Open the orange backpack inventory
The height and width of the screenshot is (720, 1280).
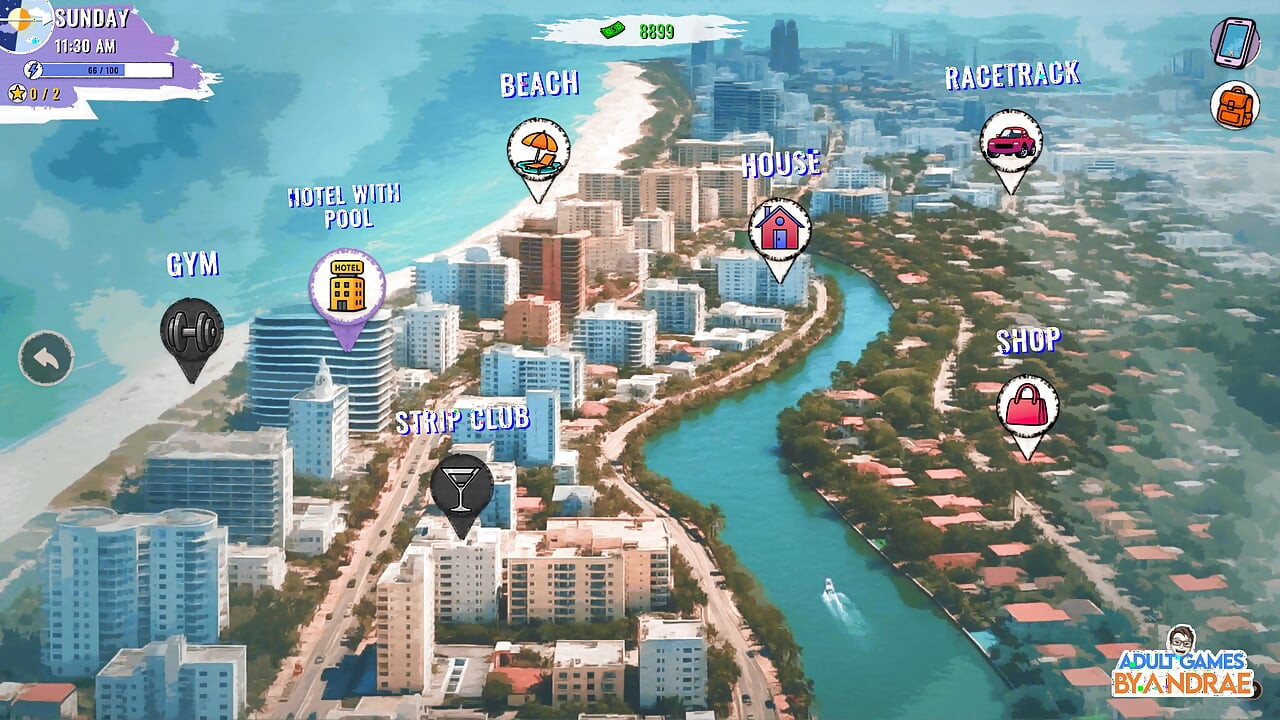[1235, 105]
